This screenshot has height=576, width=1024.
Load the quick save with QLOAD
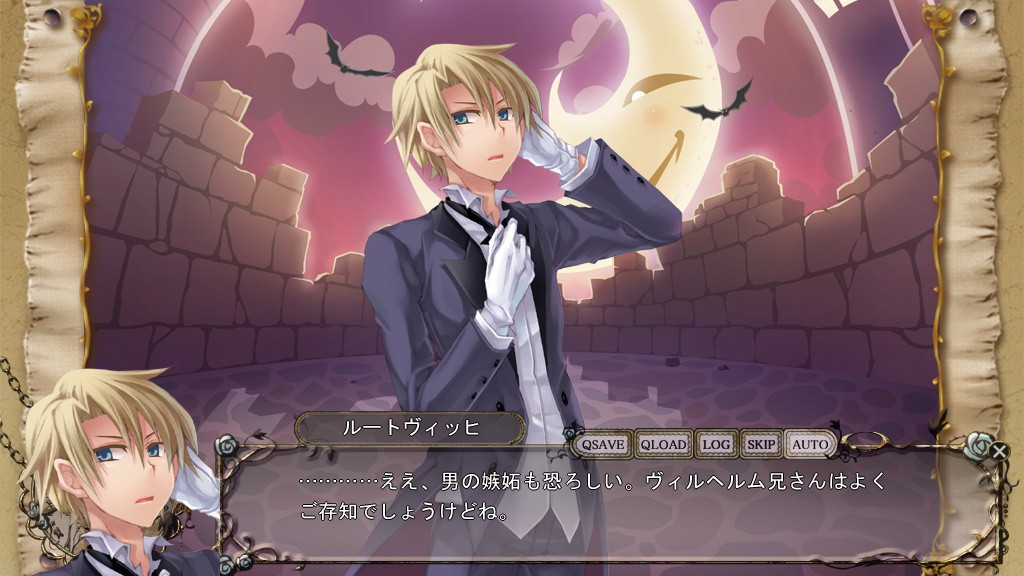point(664,444)
